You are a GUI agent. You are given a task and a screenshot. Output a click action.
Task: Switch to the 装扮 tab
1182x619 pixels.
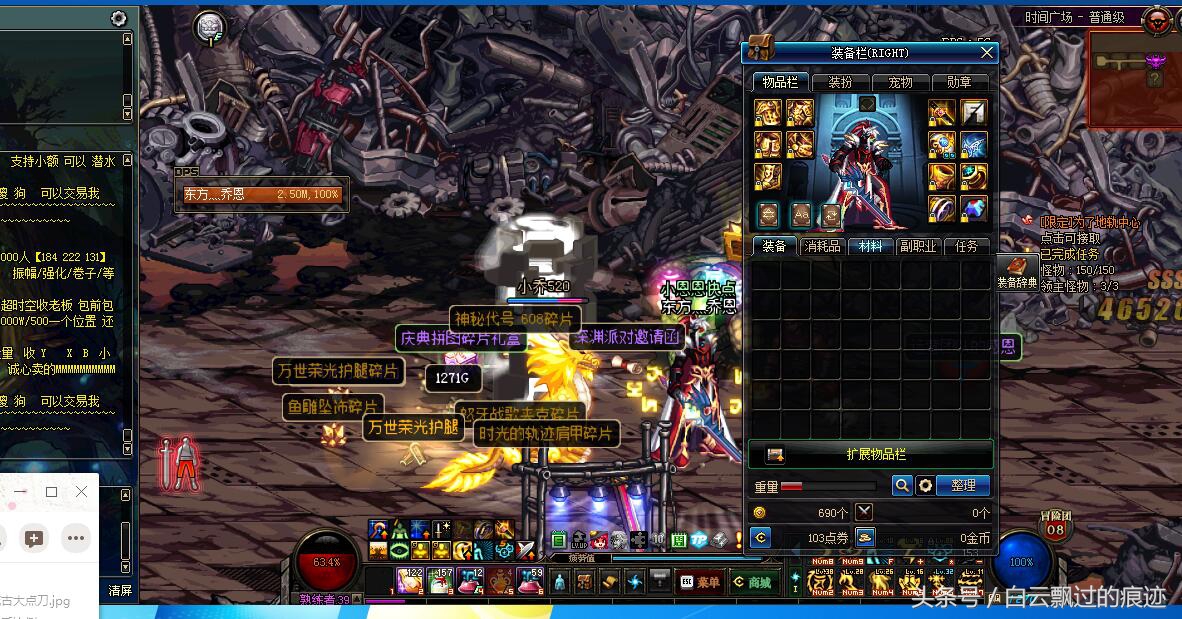[x=840, y=82]
